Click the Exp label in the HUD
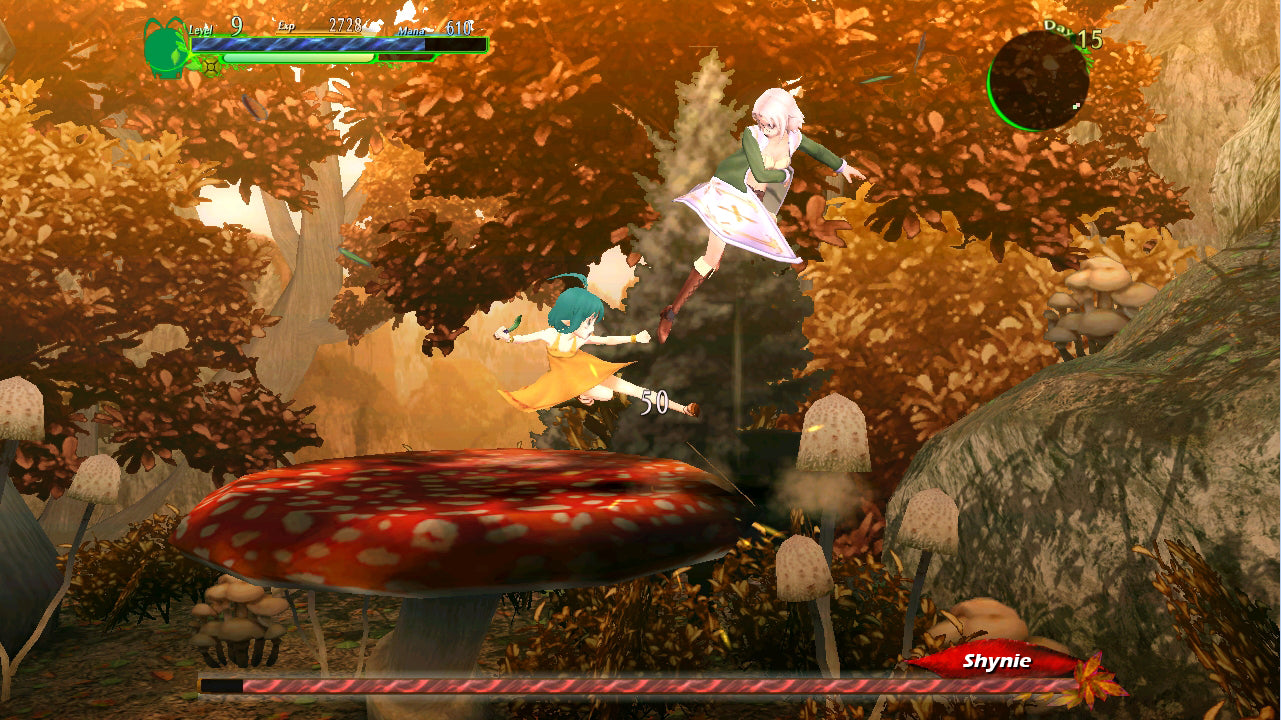 (287, 26)
